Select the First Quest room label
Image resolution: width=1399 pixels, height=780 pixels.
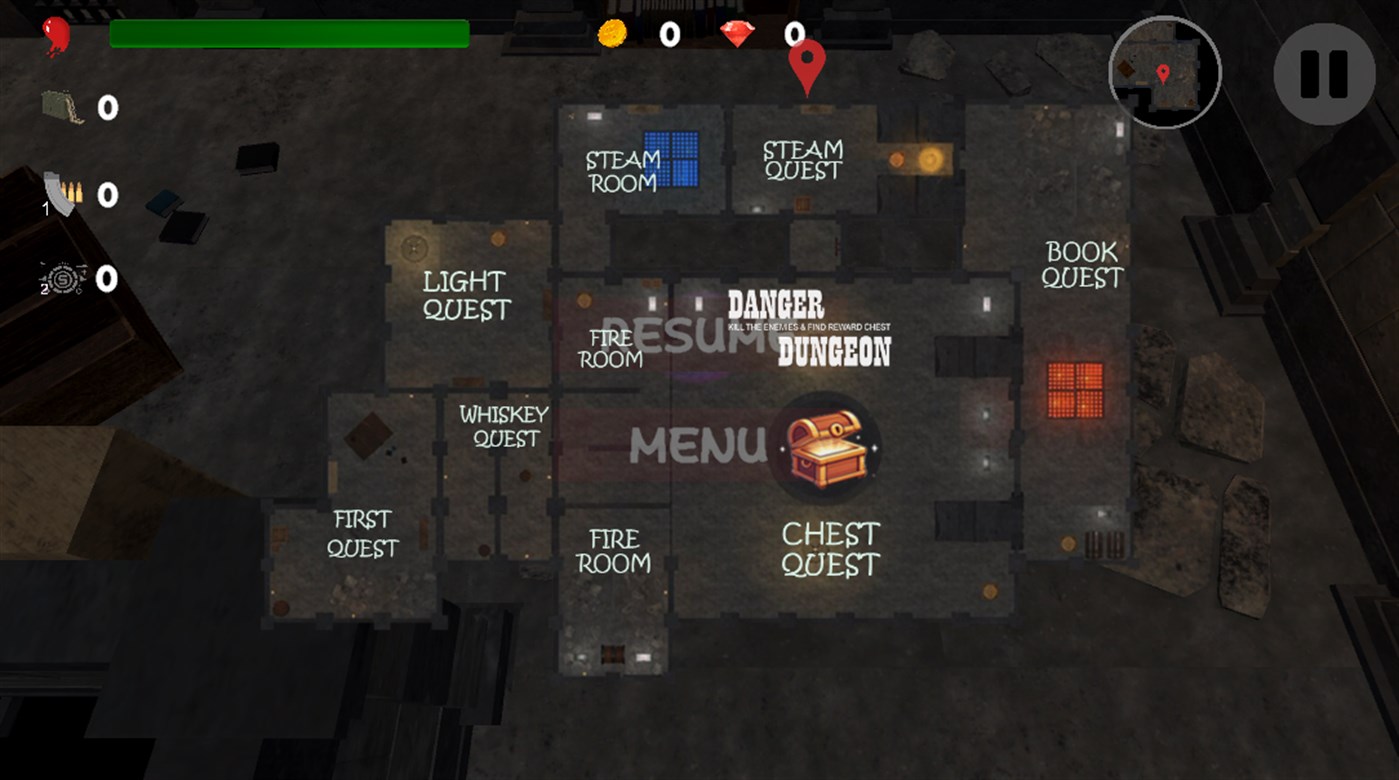click(x=363, y=533)
